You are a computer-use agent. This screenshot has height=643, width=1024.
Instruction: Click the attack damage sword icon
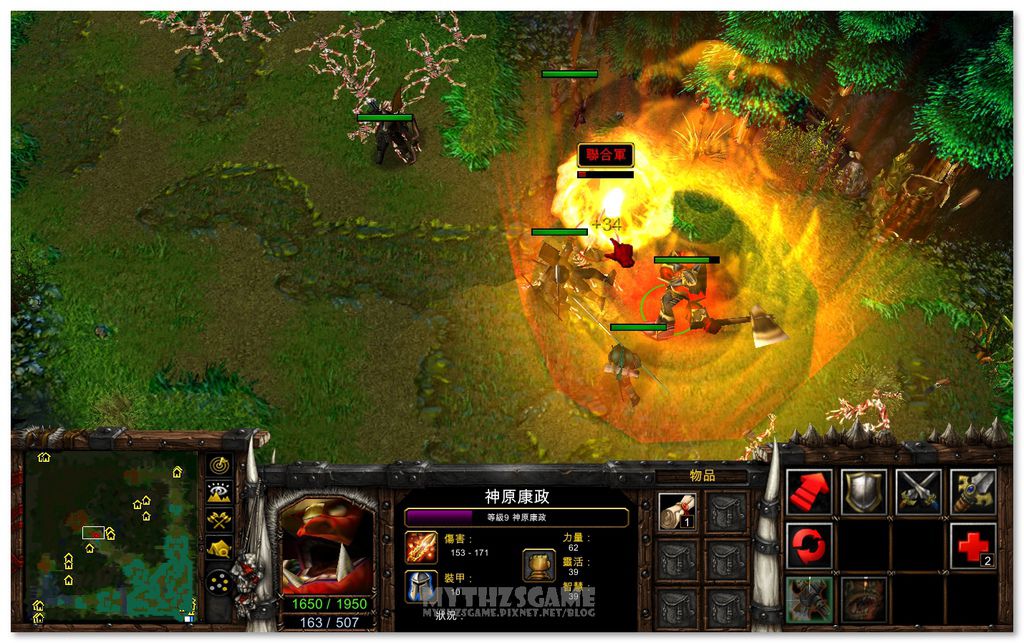pos(420,546)
